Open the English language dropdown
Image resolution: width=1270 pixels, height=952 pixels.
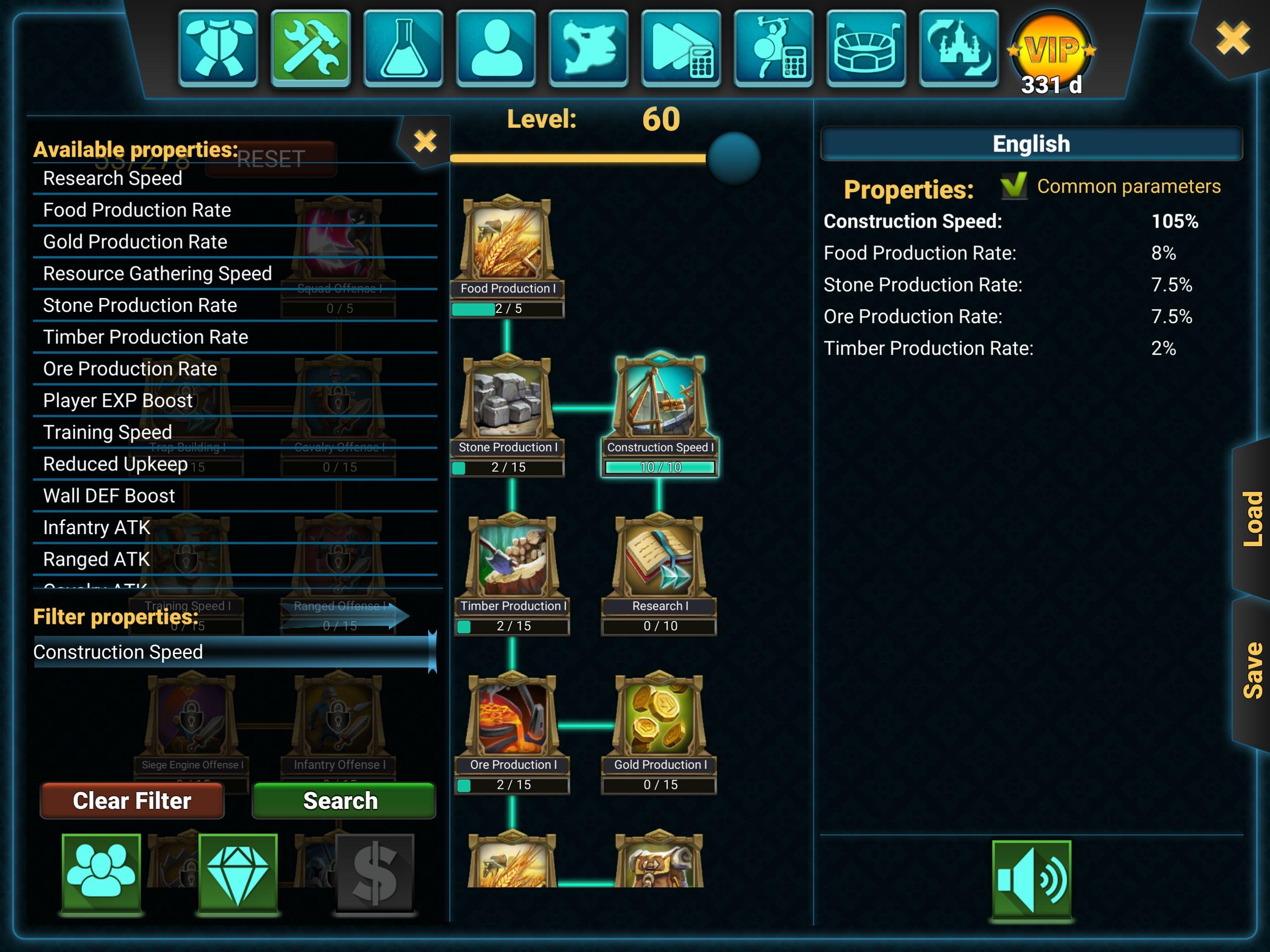pos(1031,144)
